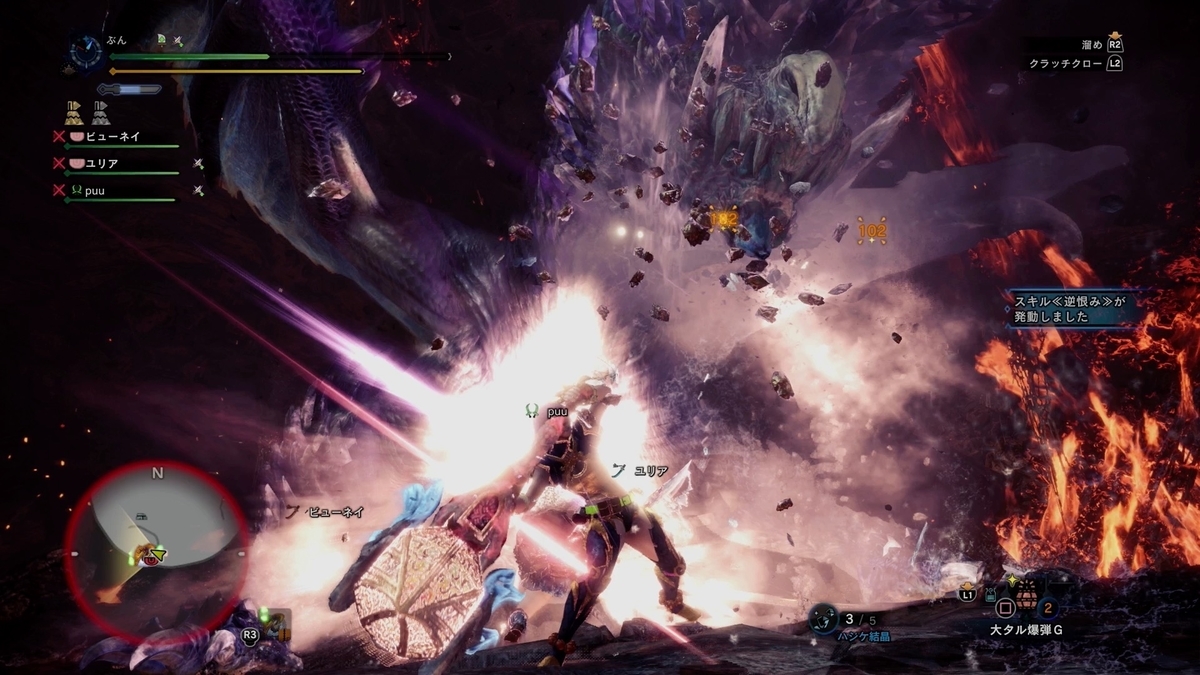Click the quest timer clock icon
This screenshot has height=675, width=1200.
[x=86, y=53]
